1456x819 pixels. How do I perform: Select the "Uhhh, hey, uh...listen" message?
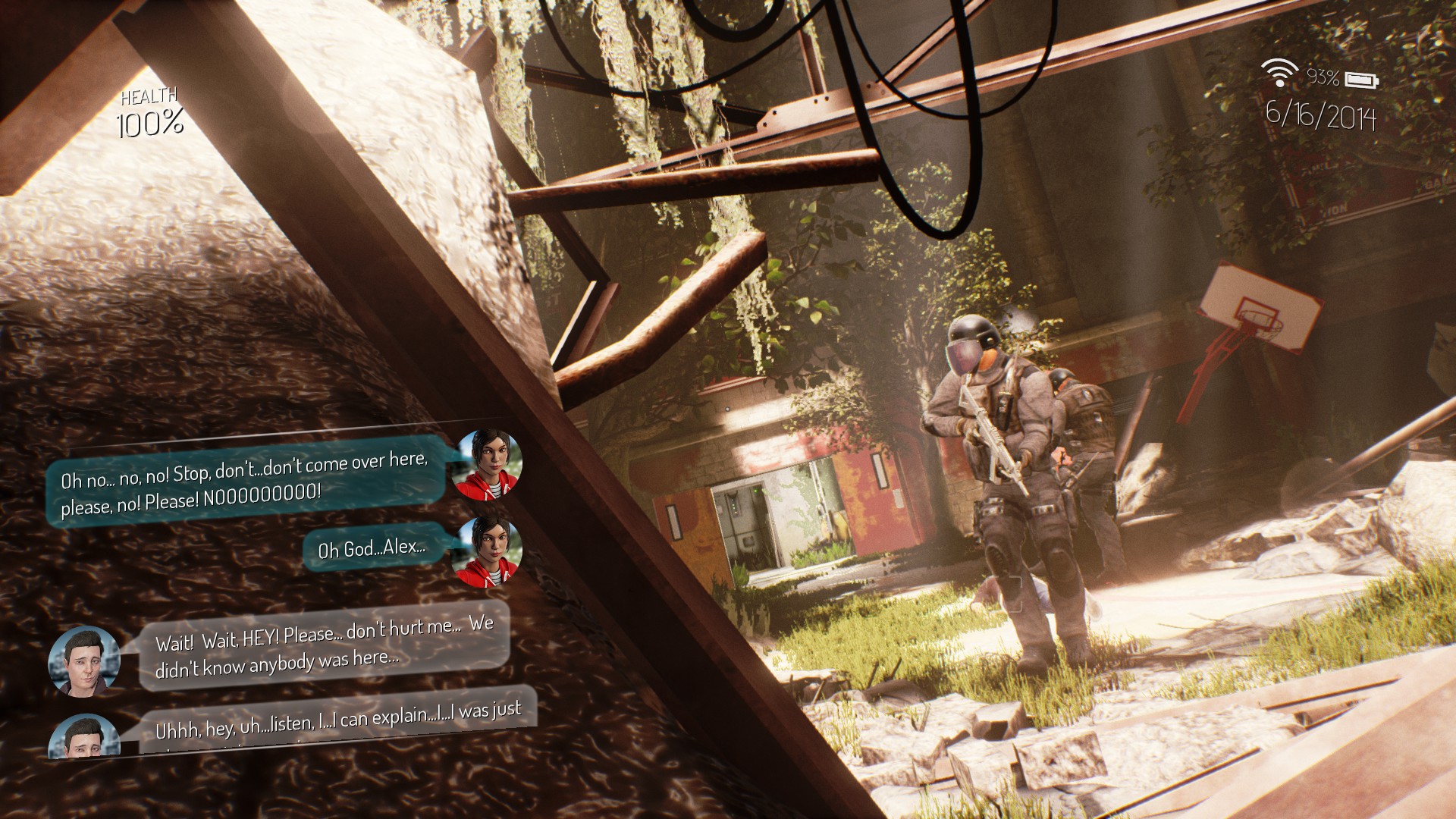338,722
